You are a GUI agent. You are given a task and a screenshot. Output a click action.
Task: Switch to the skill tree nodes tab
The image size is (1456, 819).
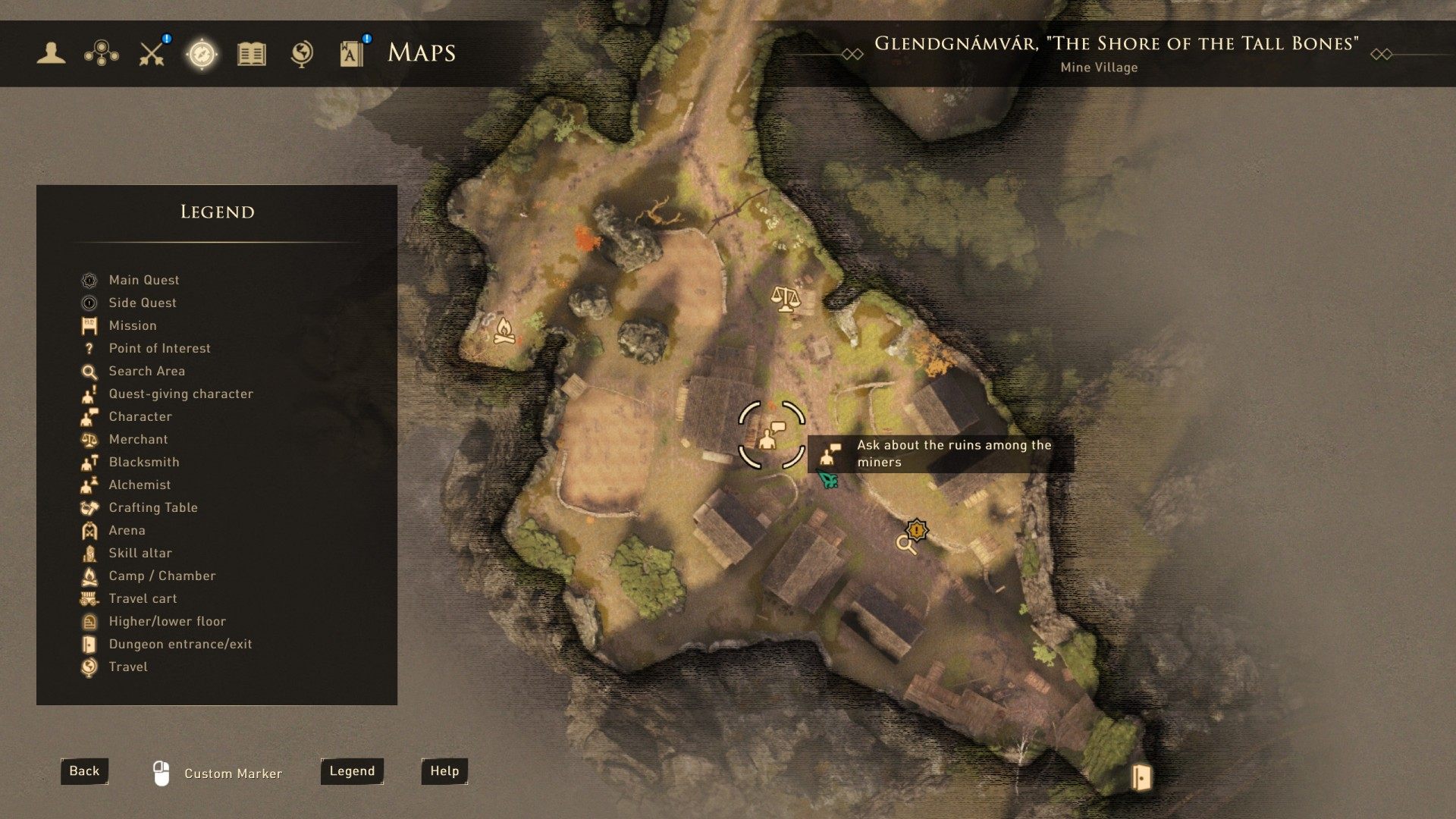point(101,53)
